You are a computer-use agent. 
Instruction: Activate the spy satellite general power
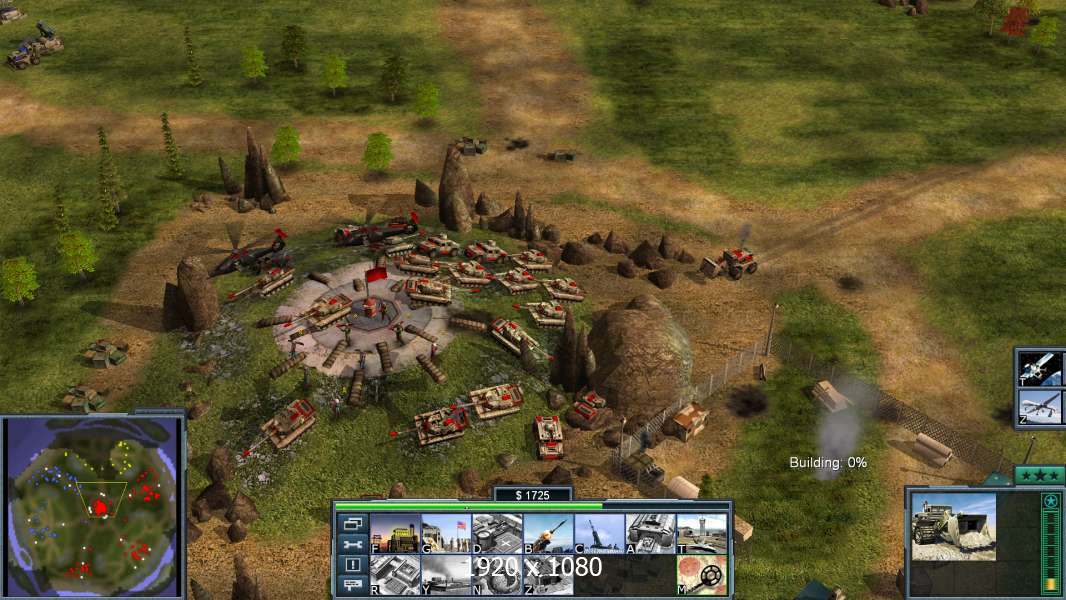[x=1040, y=369]
